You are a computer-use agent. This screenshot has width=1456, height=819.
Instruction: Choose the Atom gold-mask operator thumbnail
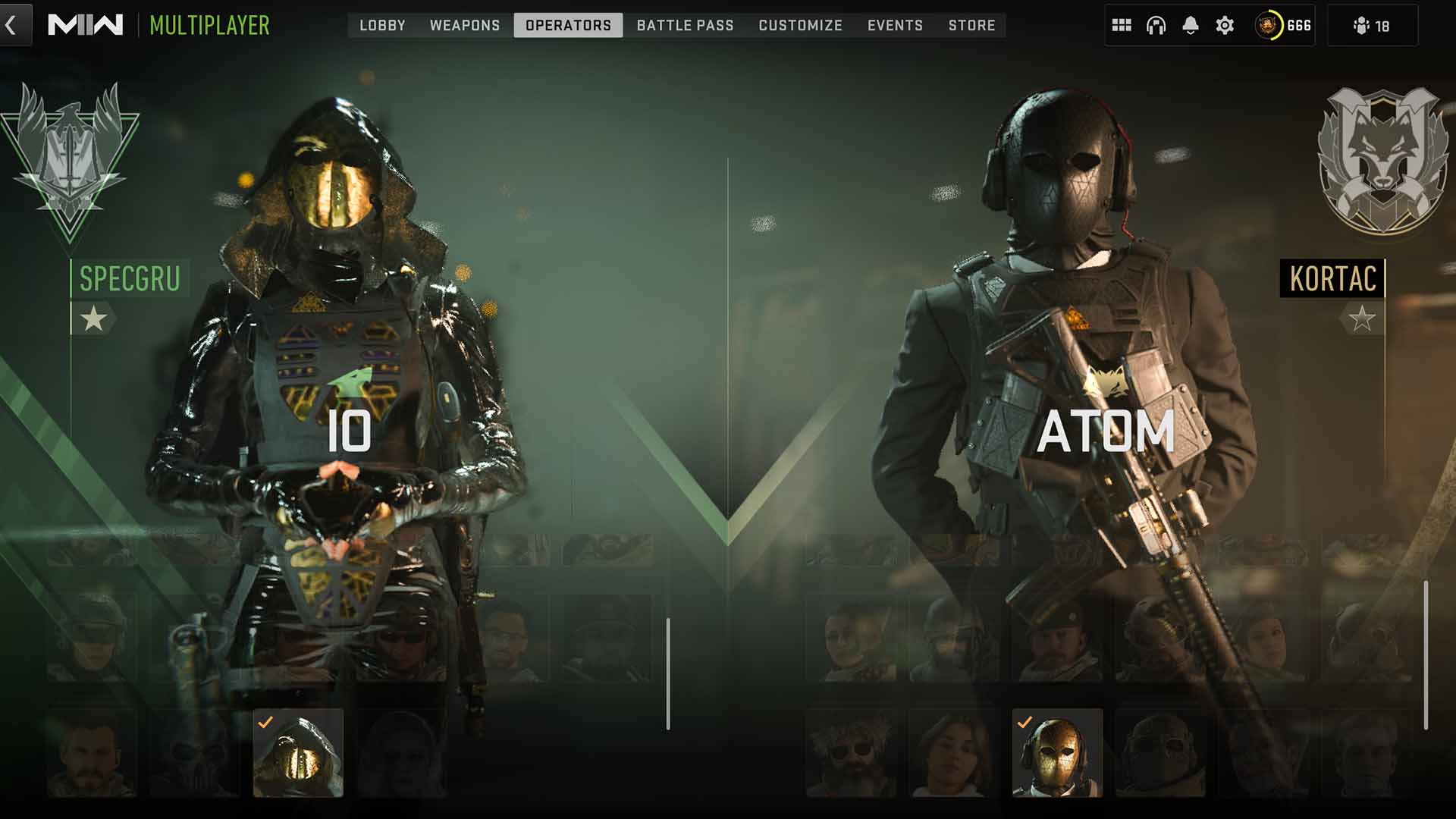[1057, 753]
